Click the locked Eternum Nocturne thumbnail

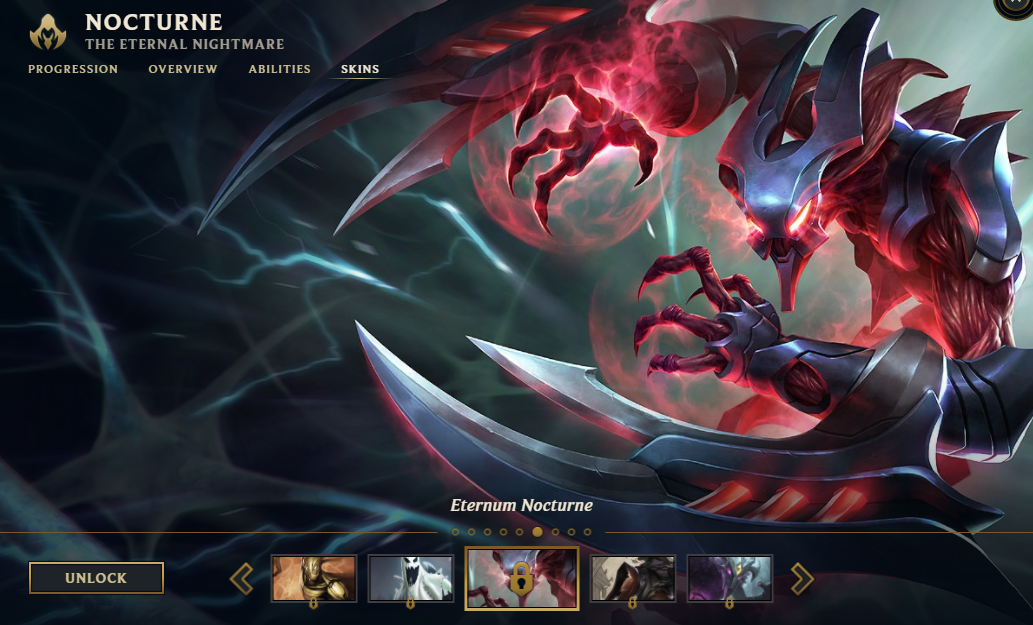click(521, 578)
